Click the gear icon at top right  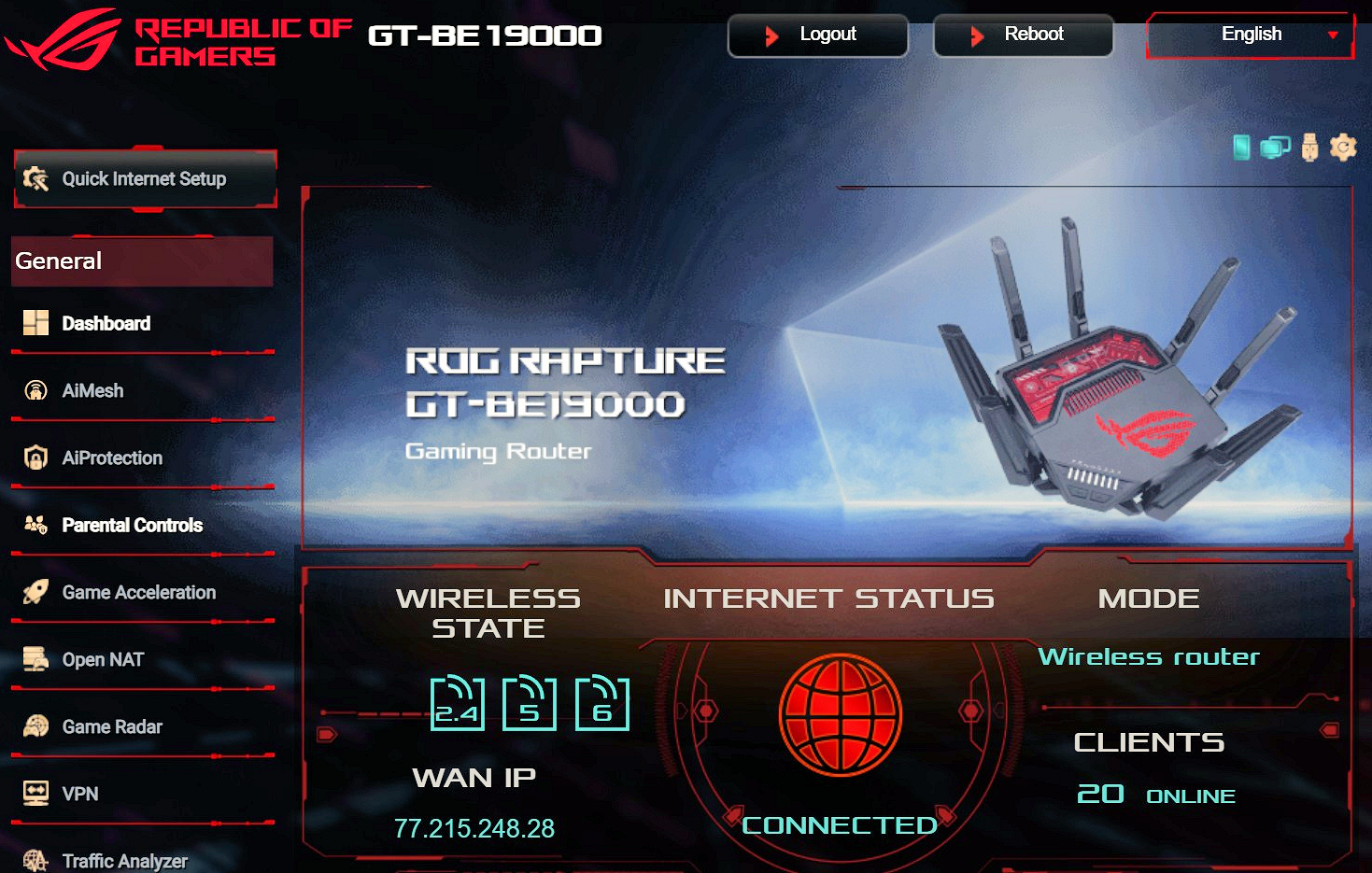click(1343, 148)
